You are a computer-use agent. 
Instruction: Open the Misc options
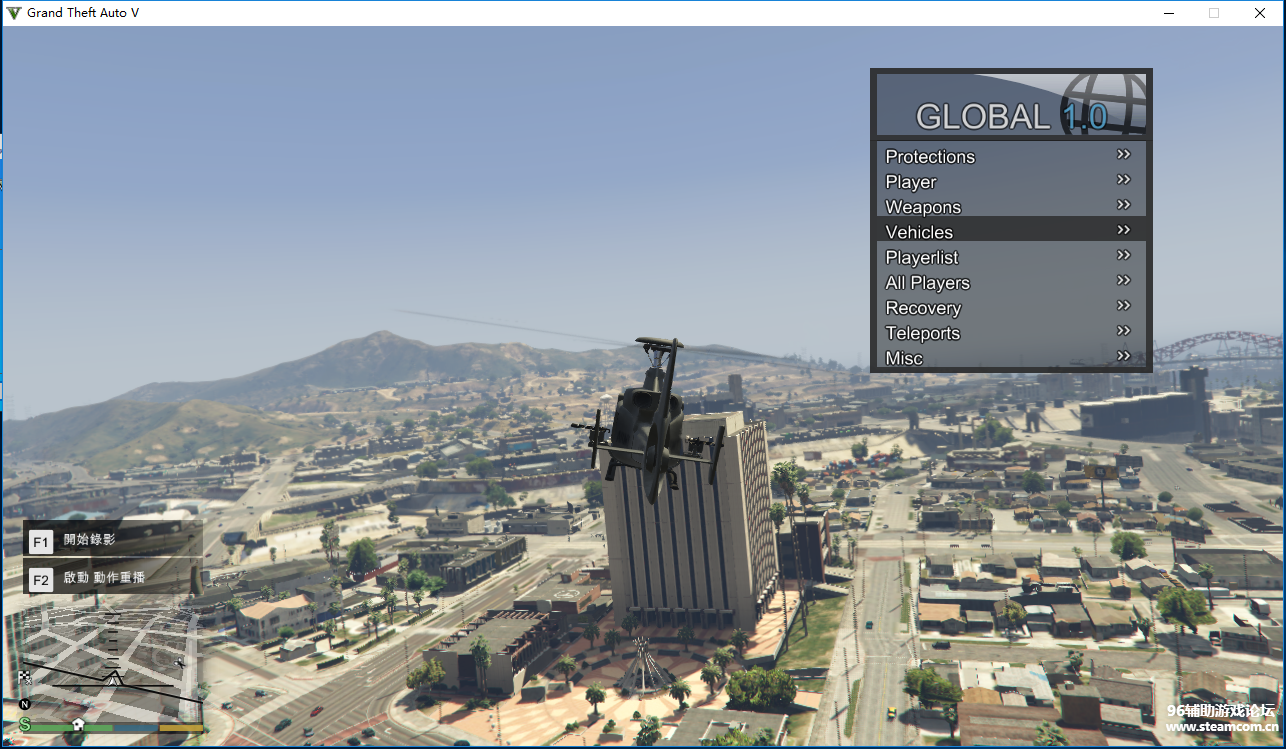pos(1010,358)
